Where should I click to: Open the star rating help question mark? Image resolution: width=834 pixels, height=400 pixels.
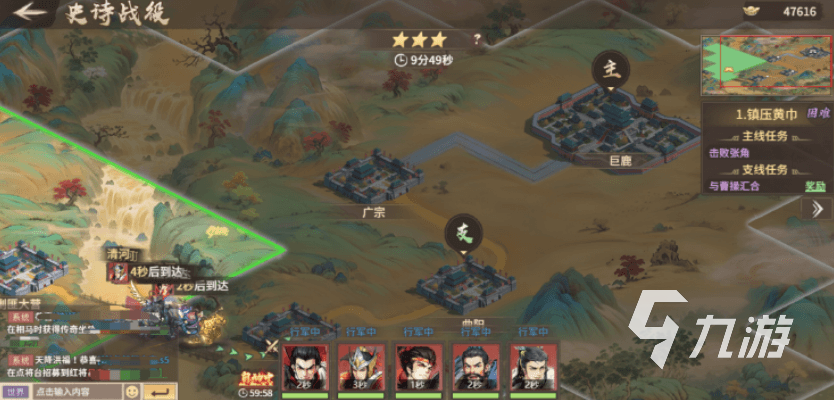tap(477, 40)
